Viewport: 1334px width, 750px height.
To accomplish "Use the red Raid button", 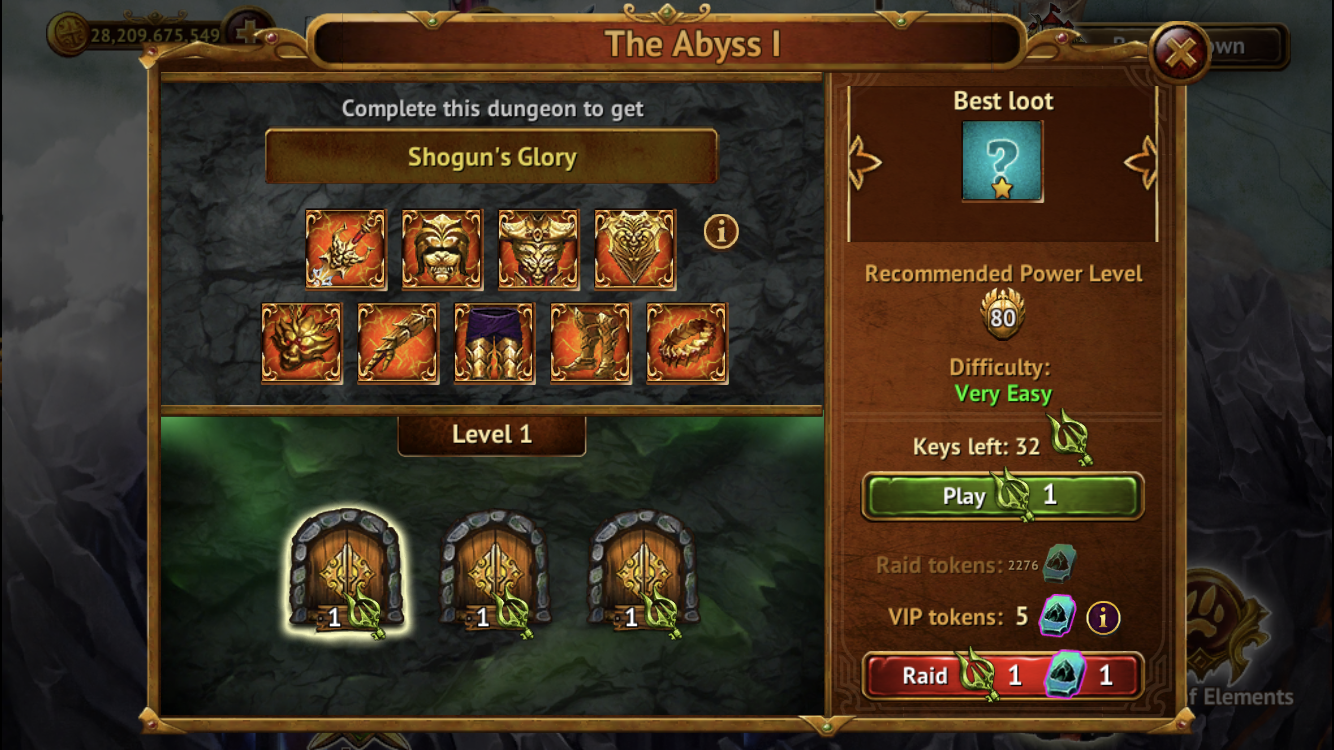I will (1002, 676).
